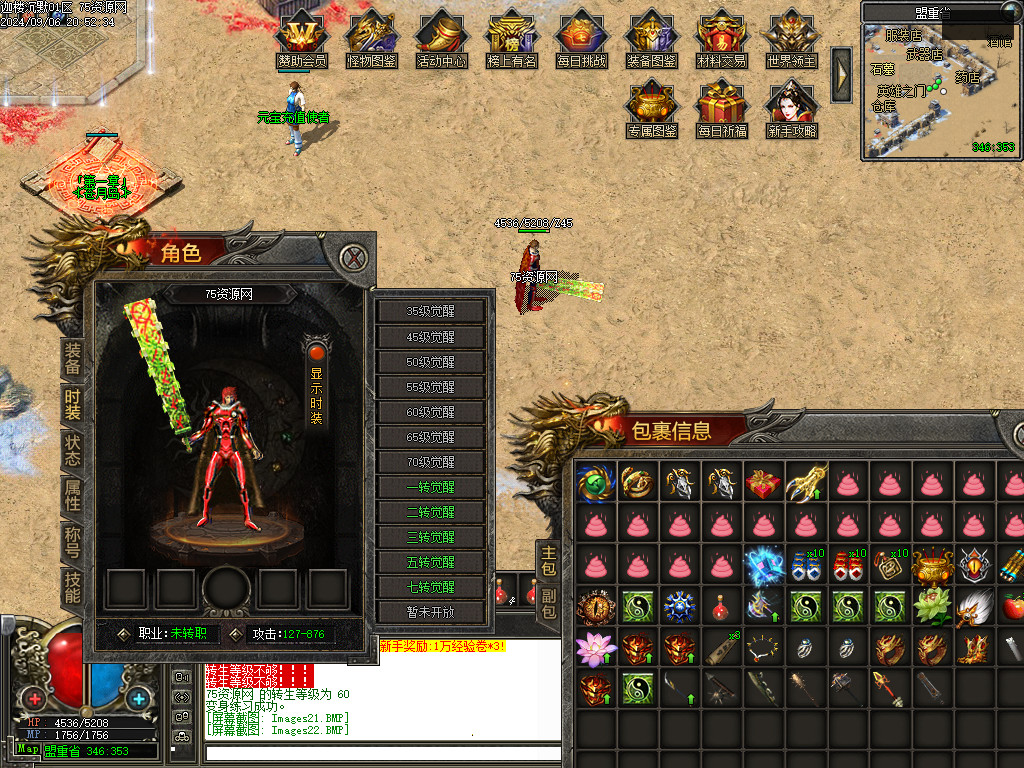Select the red gift box in the bag

click(763, 484)
